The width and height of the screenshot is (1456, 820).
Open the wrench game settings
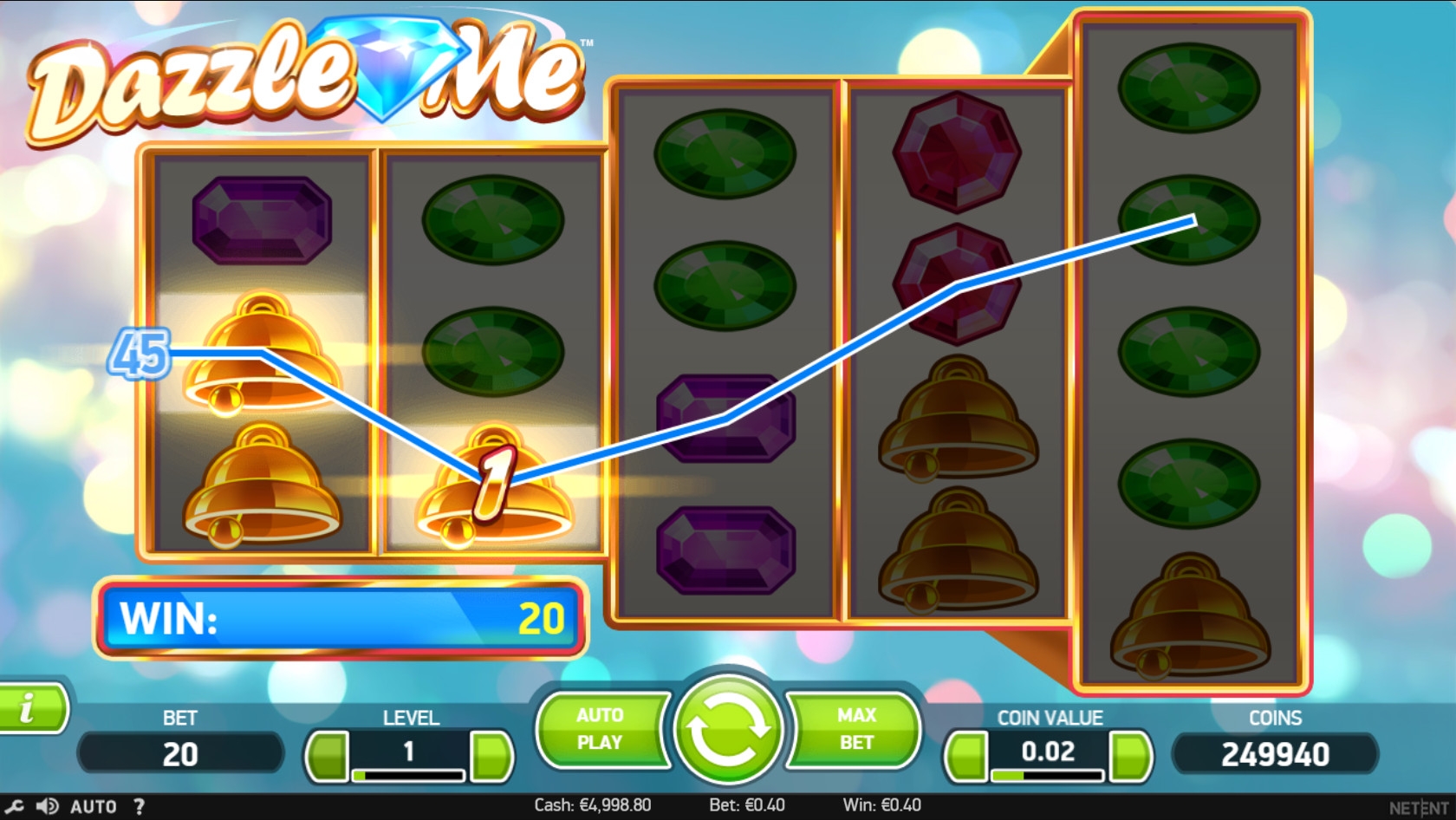point(14,807)
